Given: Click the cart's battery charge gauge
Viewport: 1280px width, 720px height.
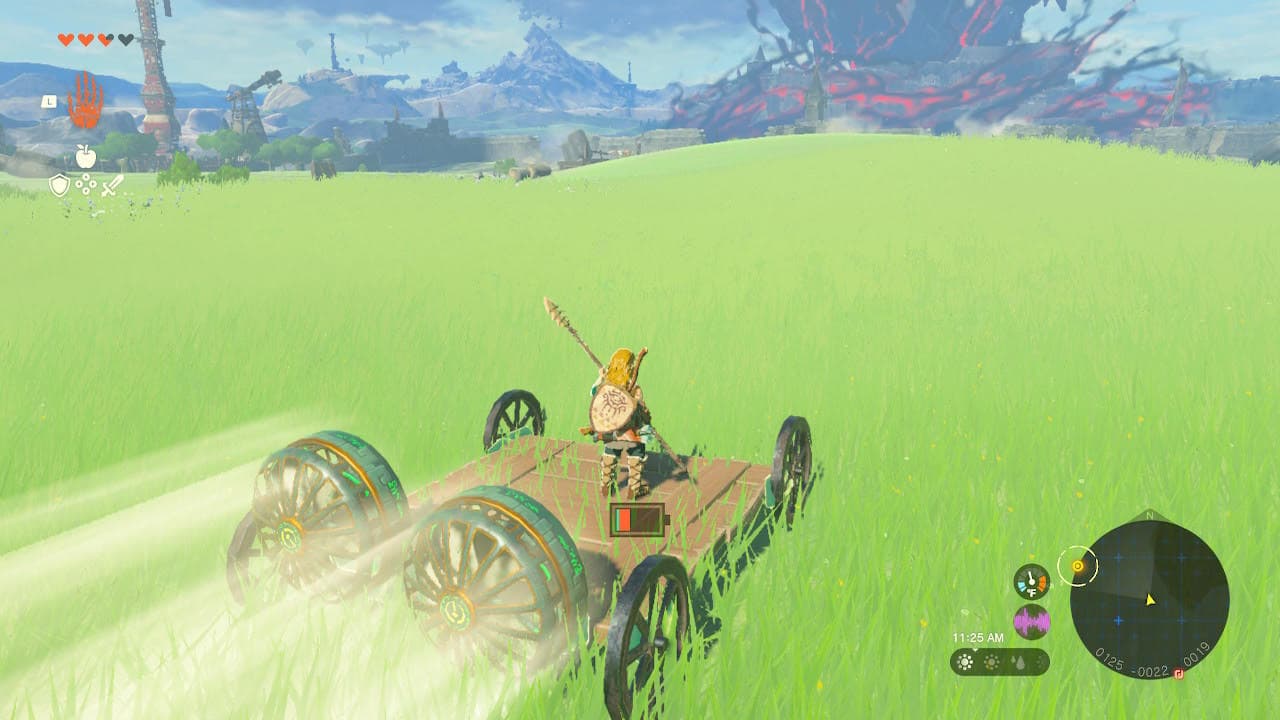Looking at the screenshot, I should (640, 518).
